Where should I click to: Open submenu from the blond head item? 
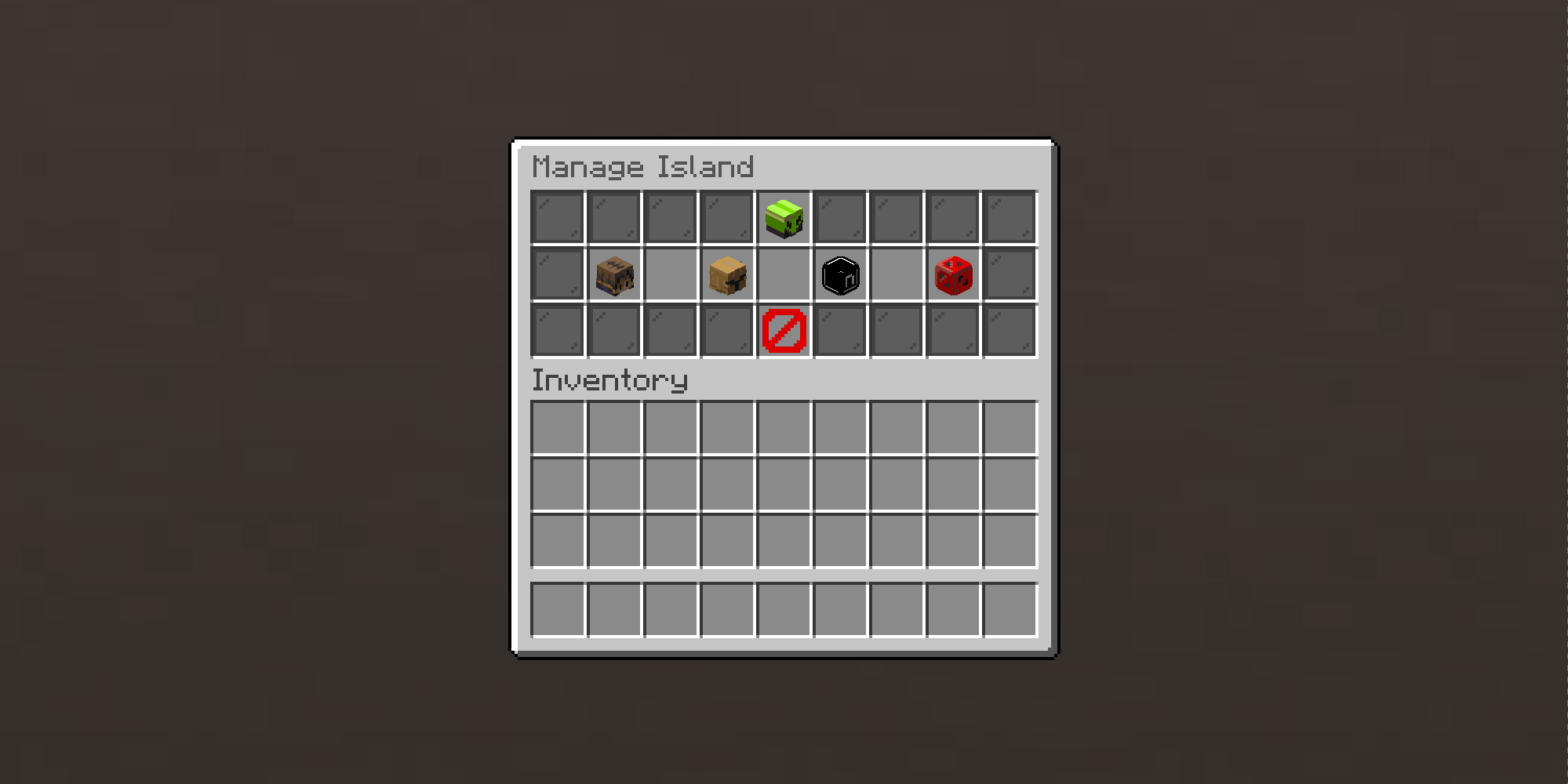[728, 275]
